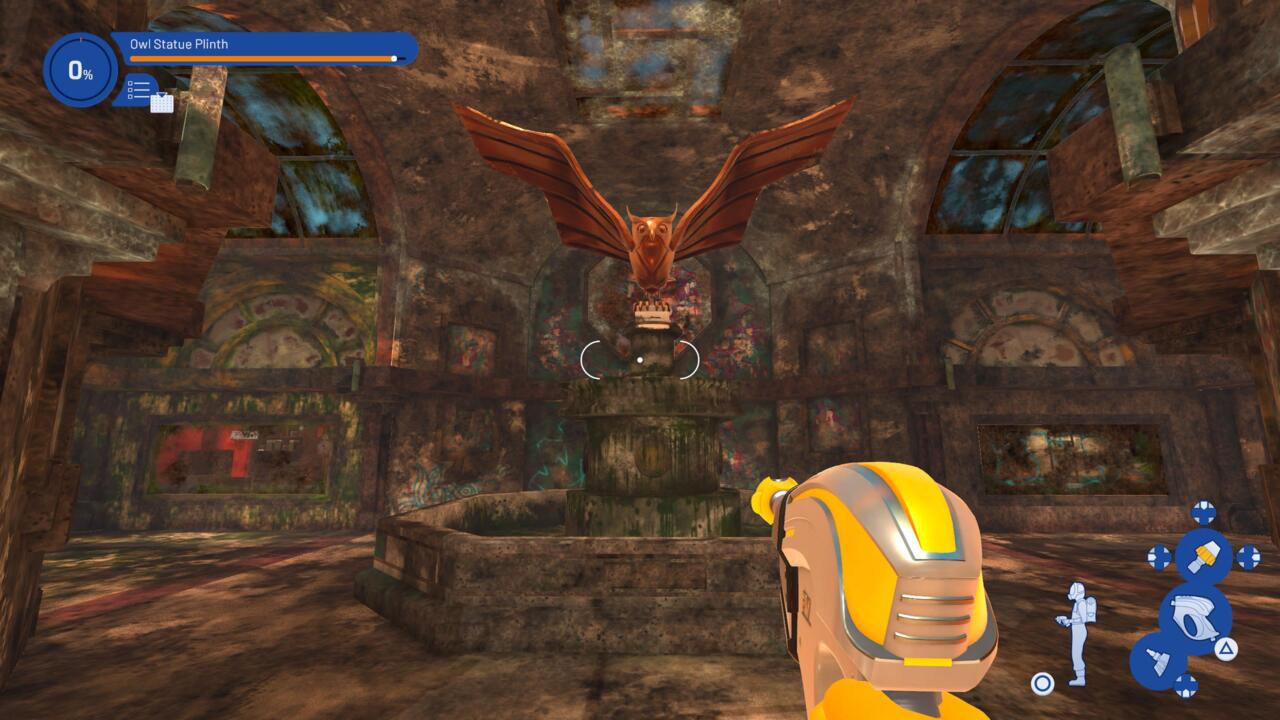Select the yellow nozzle tip icon
Screen dimensions: 1280x720
coord(1203,555)
